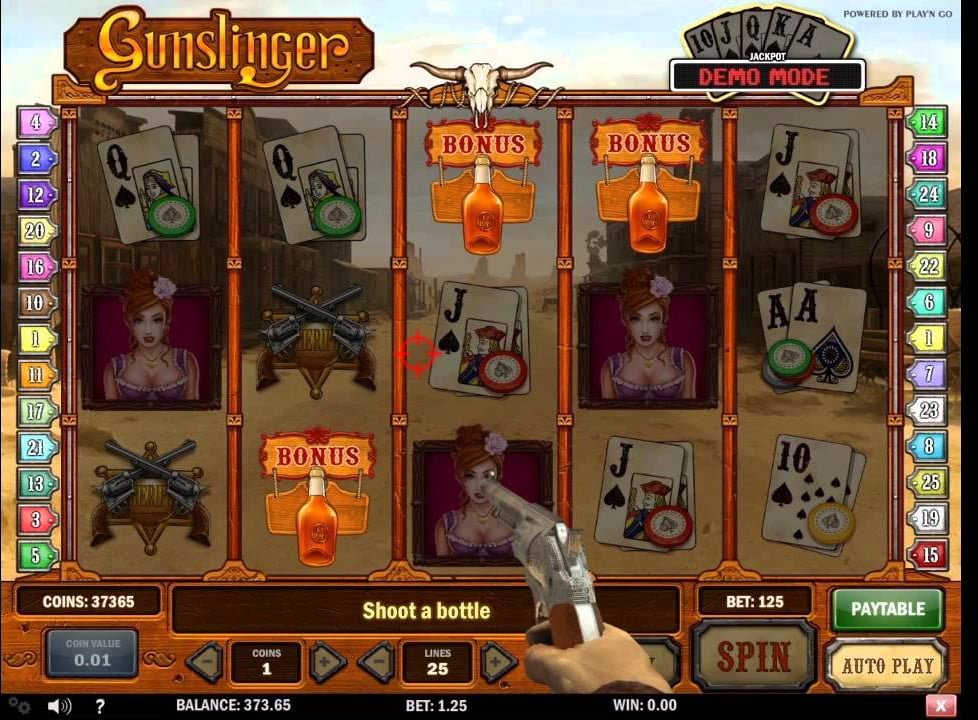
Task: Open the settings gear icon
Action: pyautogui.click(x=19, y=706)
